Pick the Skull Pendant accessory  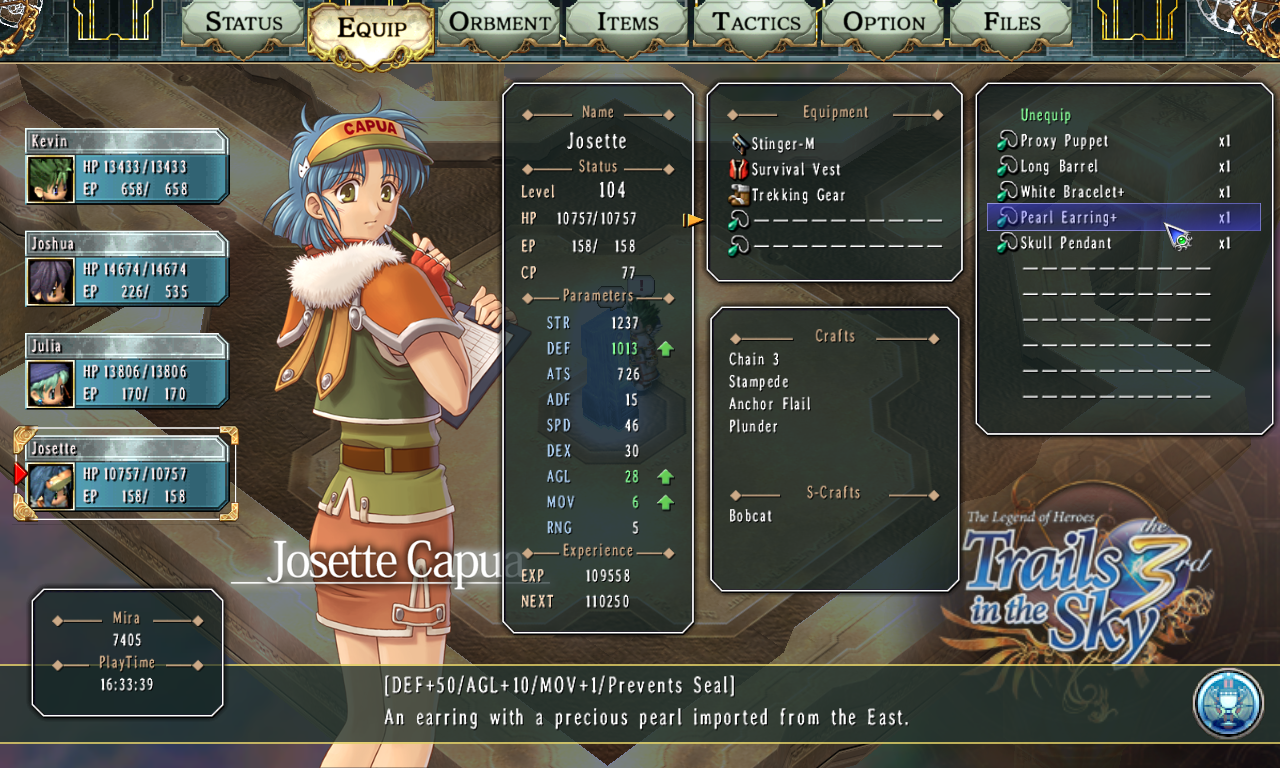tap(1065, 243)
